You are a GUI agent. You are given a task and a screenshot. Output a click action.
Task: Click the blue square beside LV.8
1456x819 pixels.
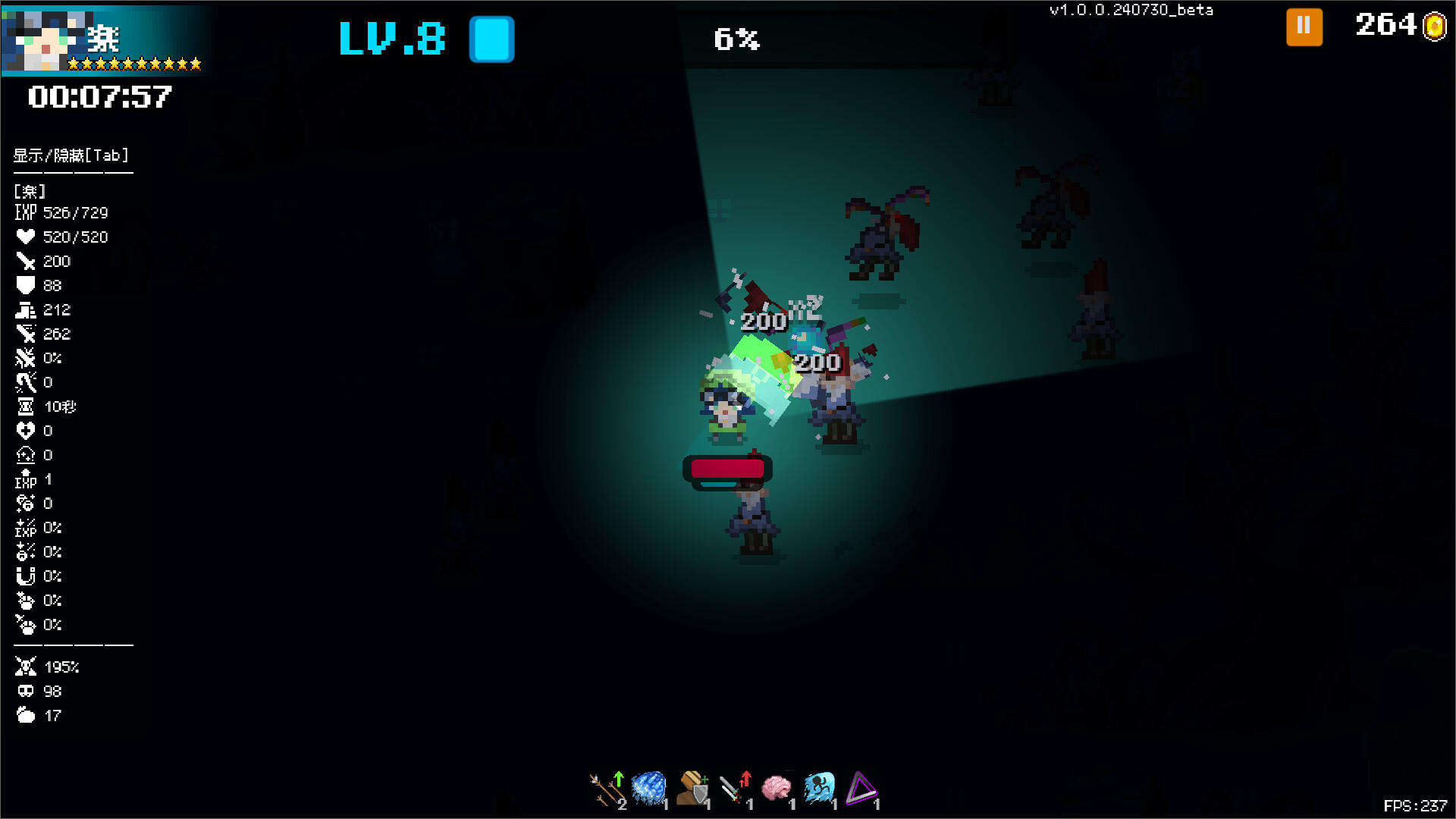[x=491, y=39]
